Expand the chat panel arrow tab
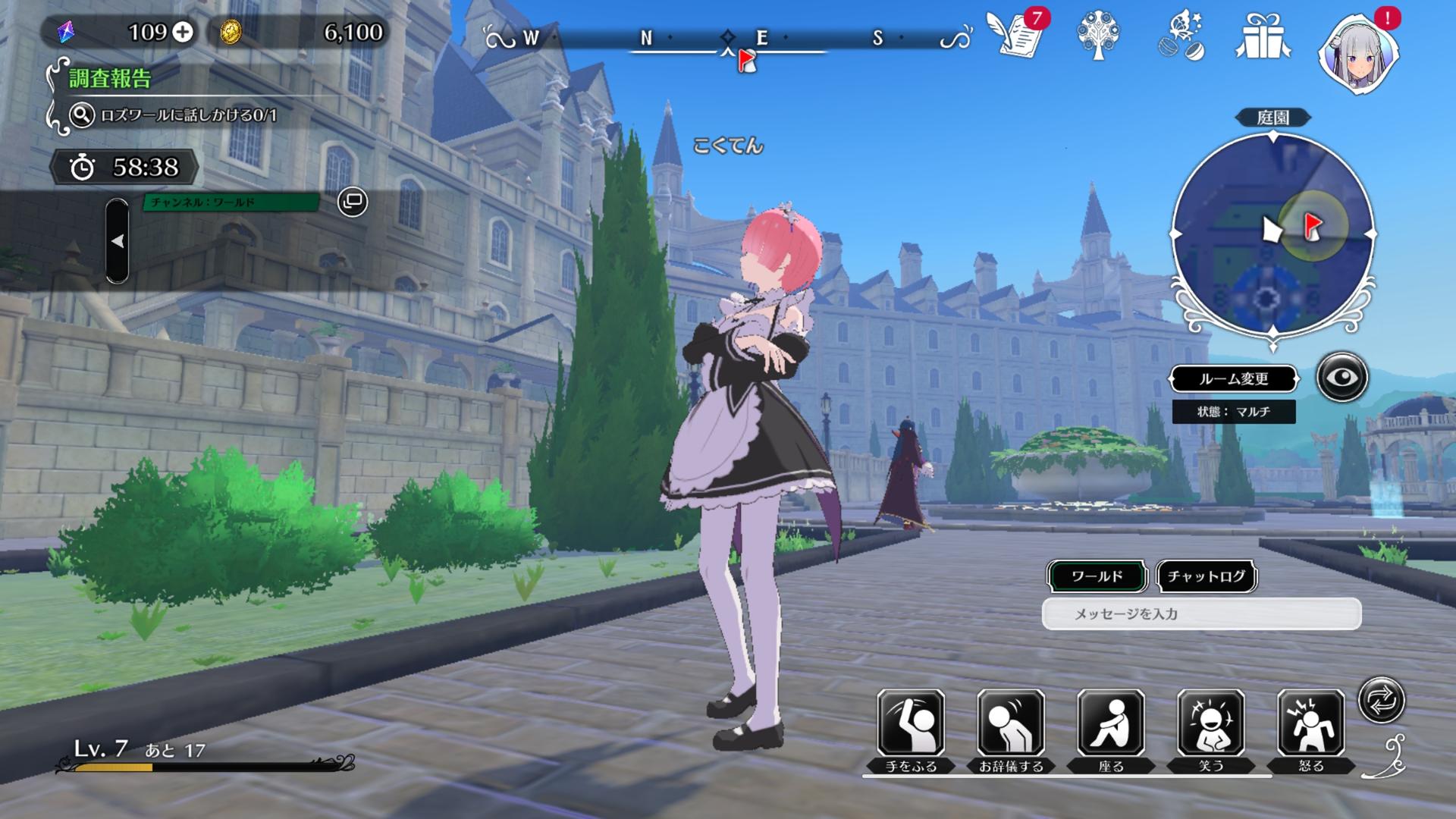Image resolution: width=1456 pixels, height=819 pixels. 117,241
